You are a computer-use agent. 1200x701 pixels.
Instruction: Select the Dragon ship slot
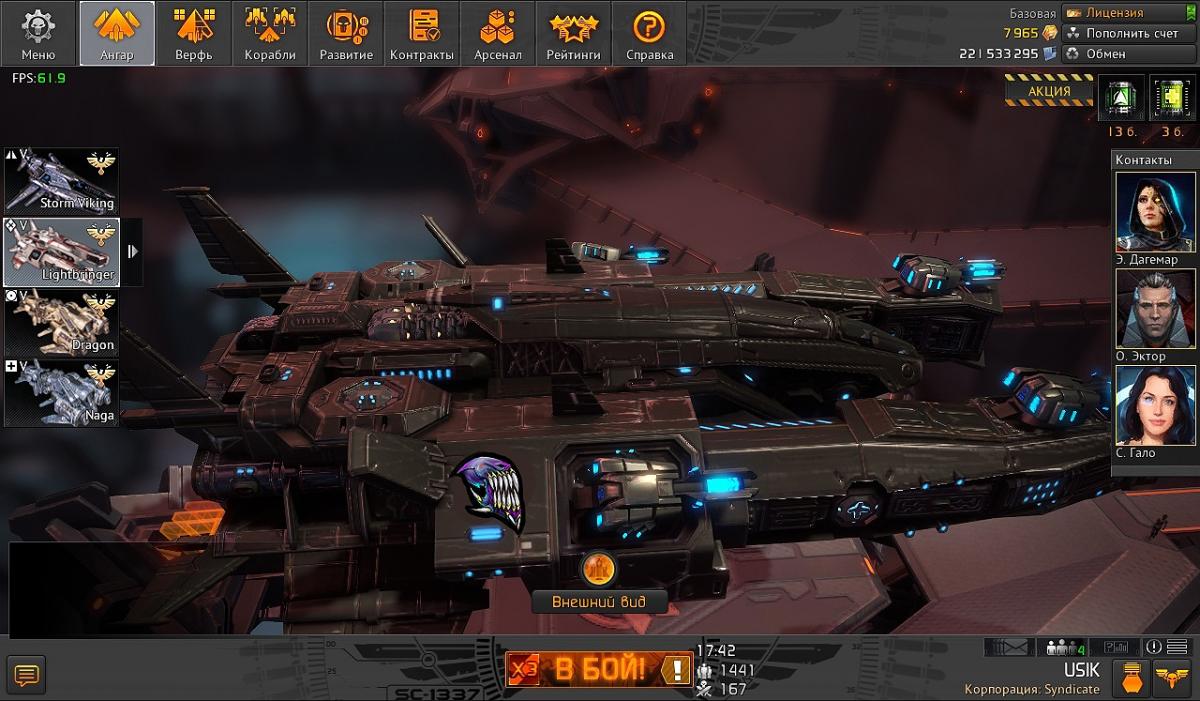62,322
